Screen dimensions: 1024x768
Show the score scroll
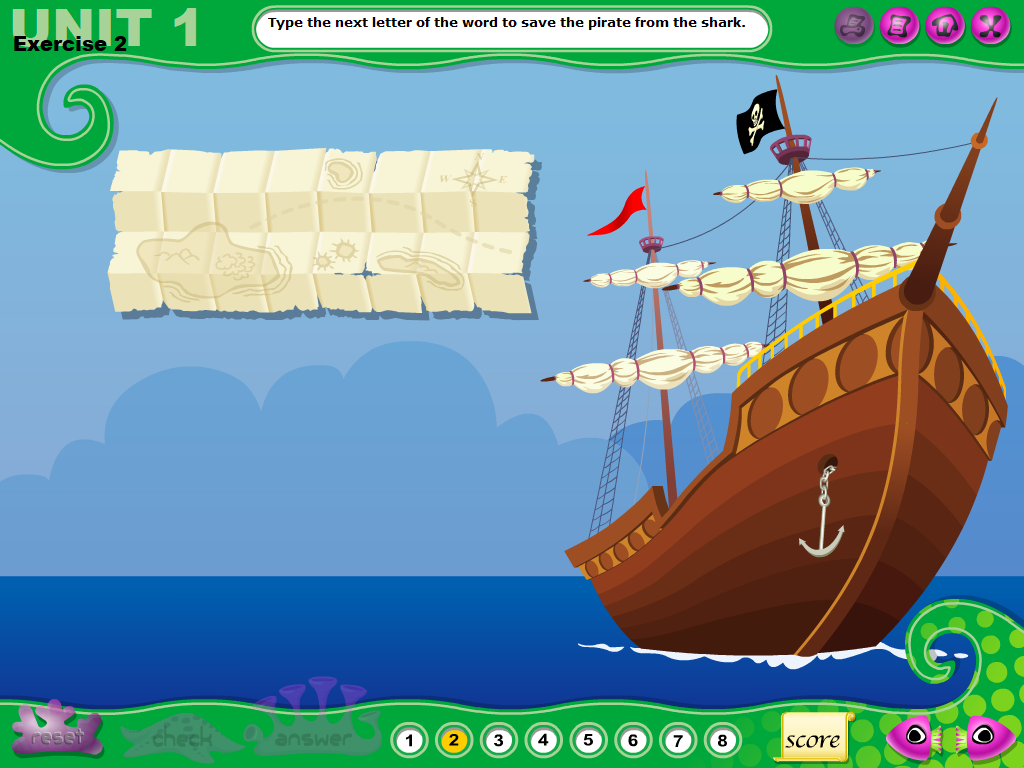click(812, 739)
